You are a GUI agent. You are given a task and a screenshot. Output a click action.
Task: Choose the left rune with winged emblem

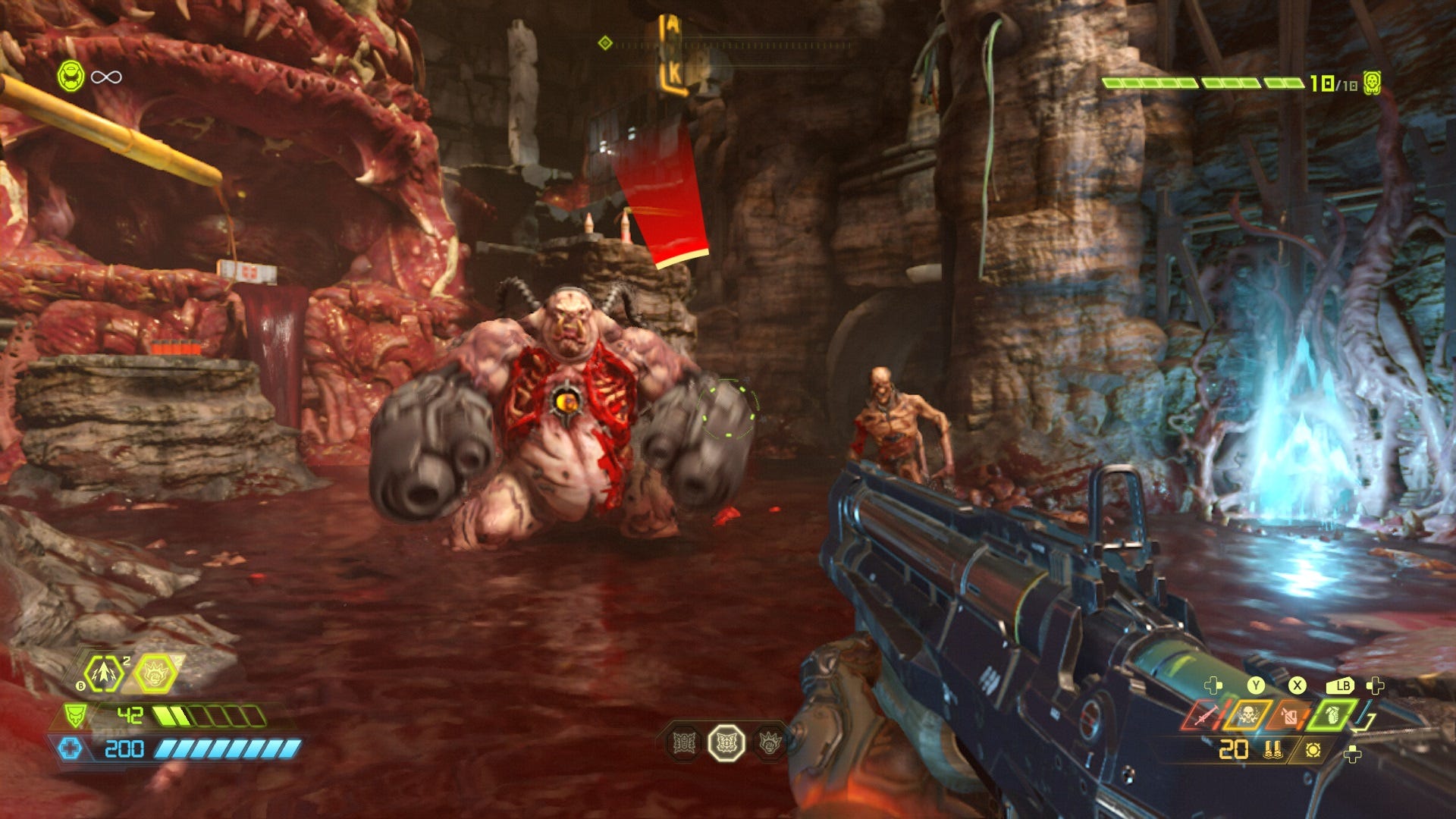coord(685,743)
